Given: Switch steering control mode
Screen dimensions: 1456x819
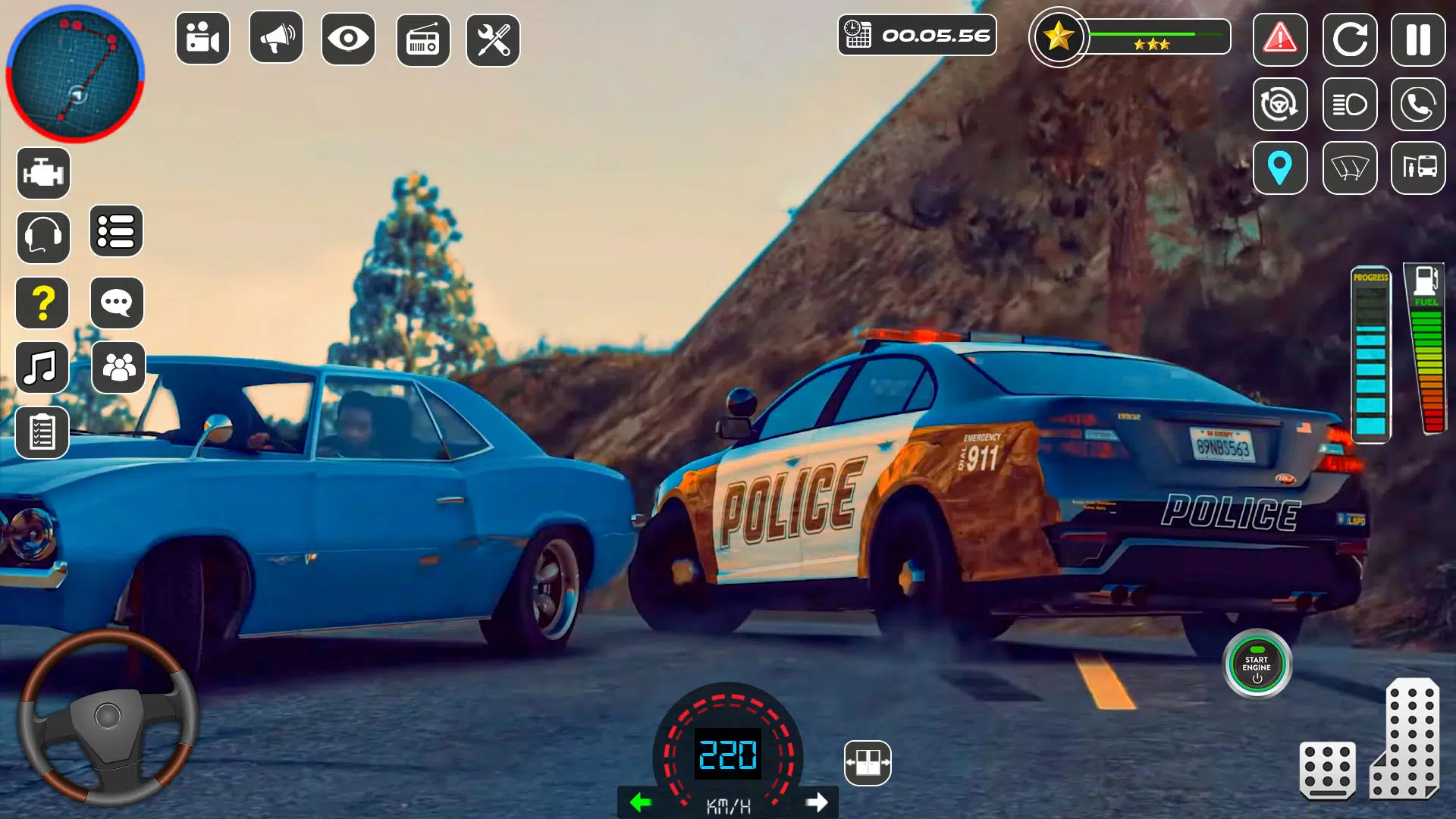Looking at the screenshot, I should tap(1282, 105).
